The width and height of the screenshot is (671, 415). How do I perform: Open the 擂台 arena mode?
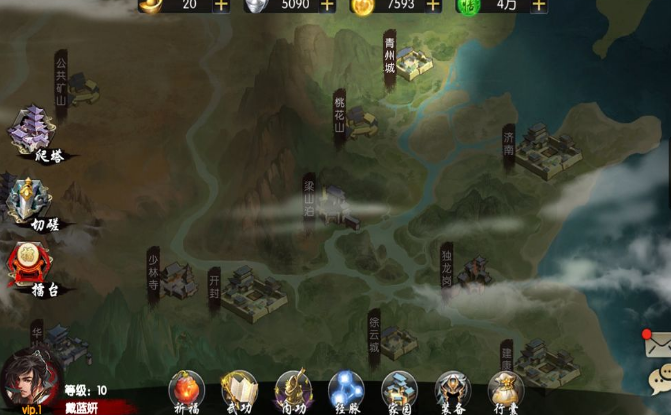pos(30,269)
